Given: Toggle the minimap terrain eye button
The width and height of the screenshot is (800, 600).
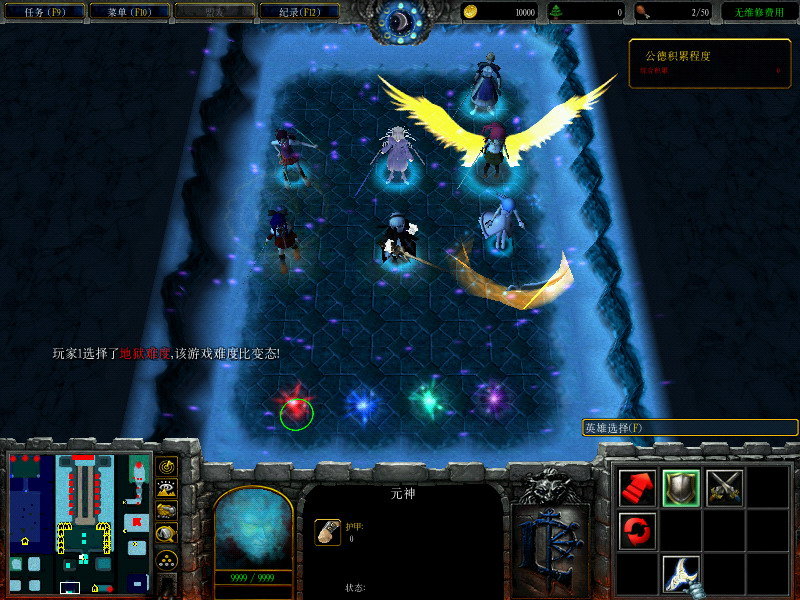Looking at the screenshot, I should 168,488.
